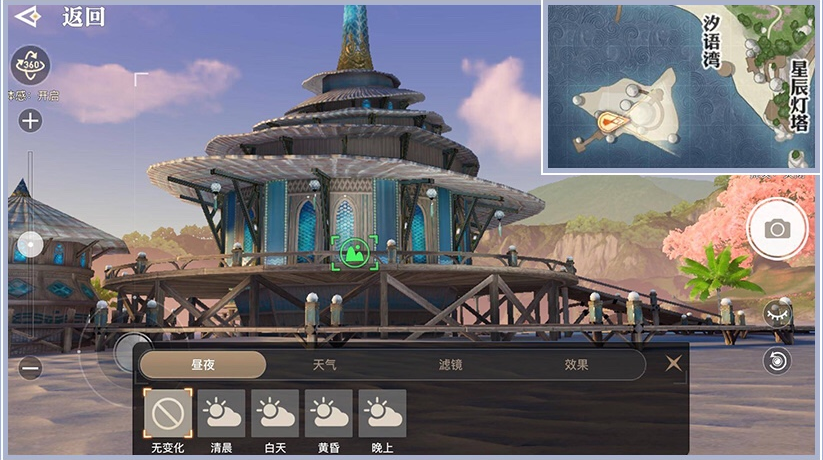
Task: Open the 天气 weather tab
Action: click(325, 365)
